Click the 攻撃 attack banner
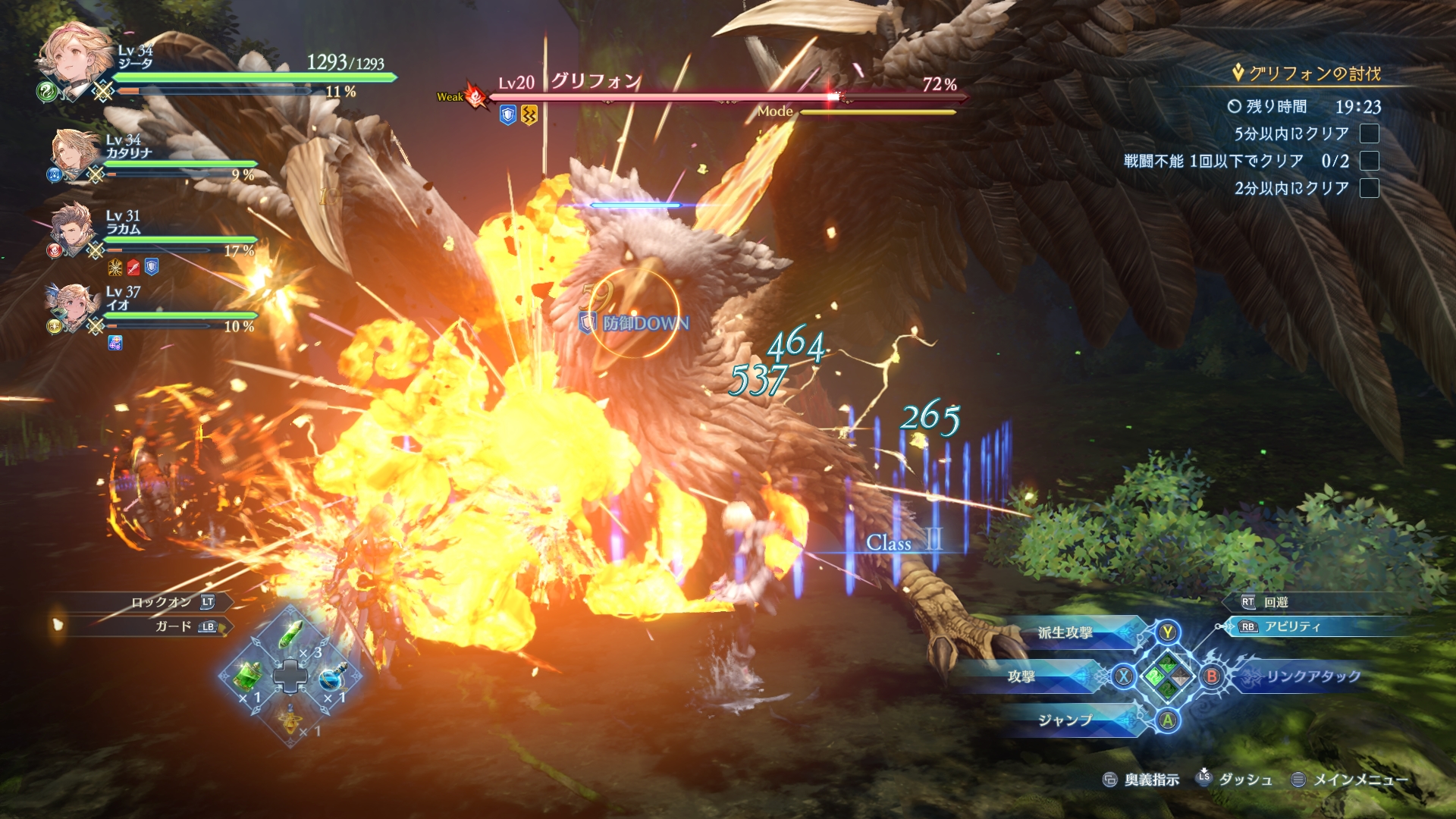The width and height of the screenshot is (1456, 819). 1021,676
